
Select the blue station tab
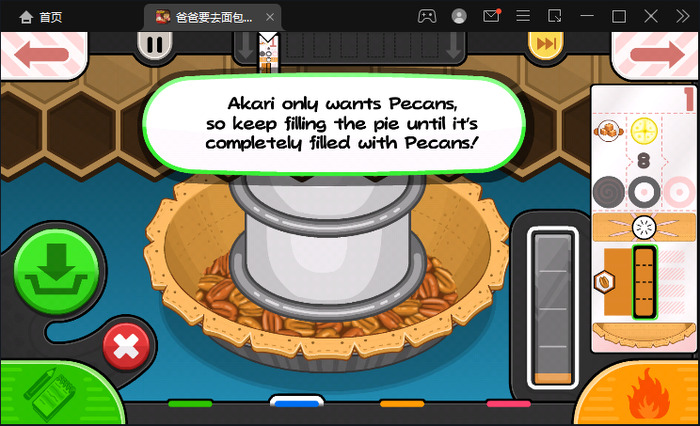click(296, 403)
